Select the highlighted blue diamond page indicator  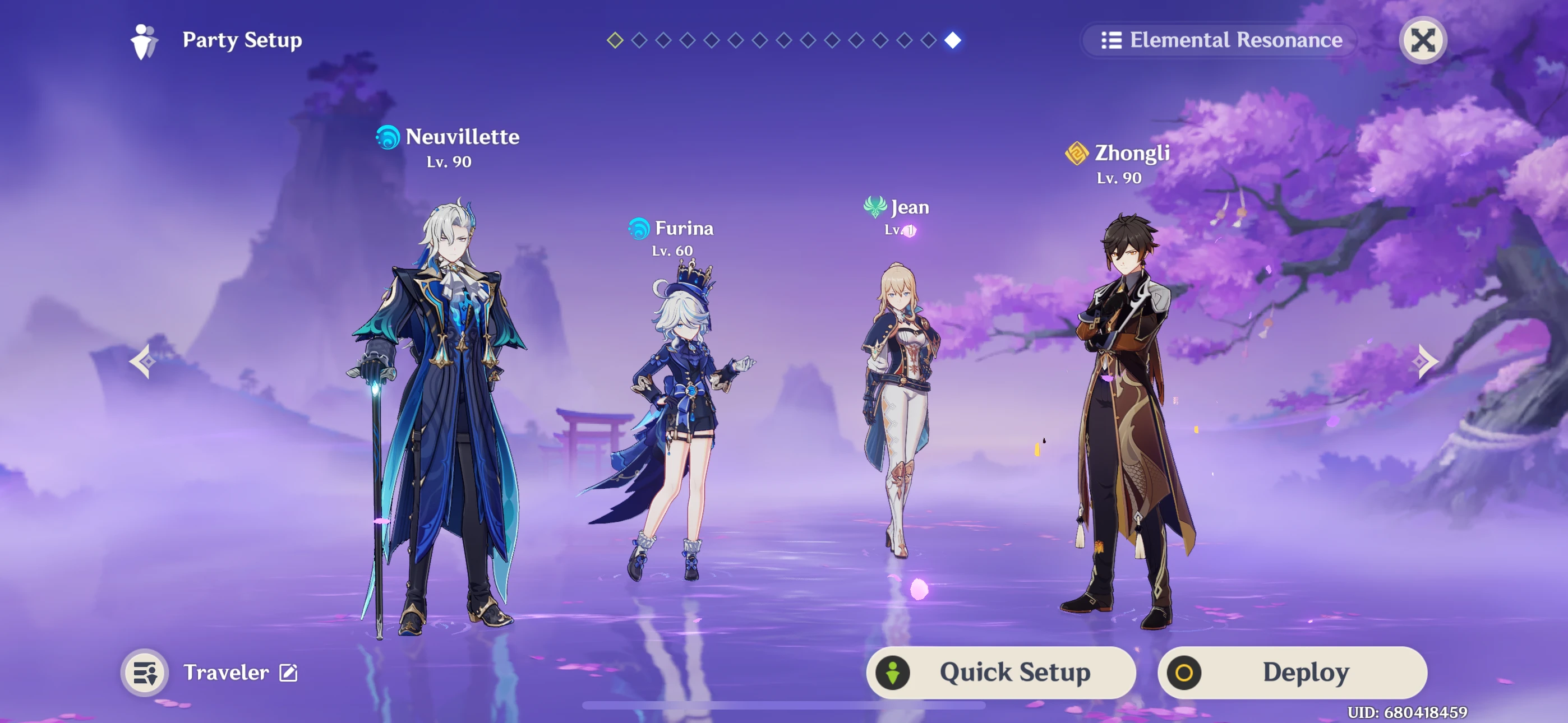click(x=953, y=41)
